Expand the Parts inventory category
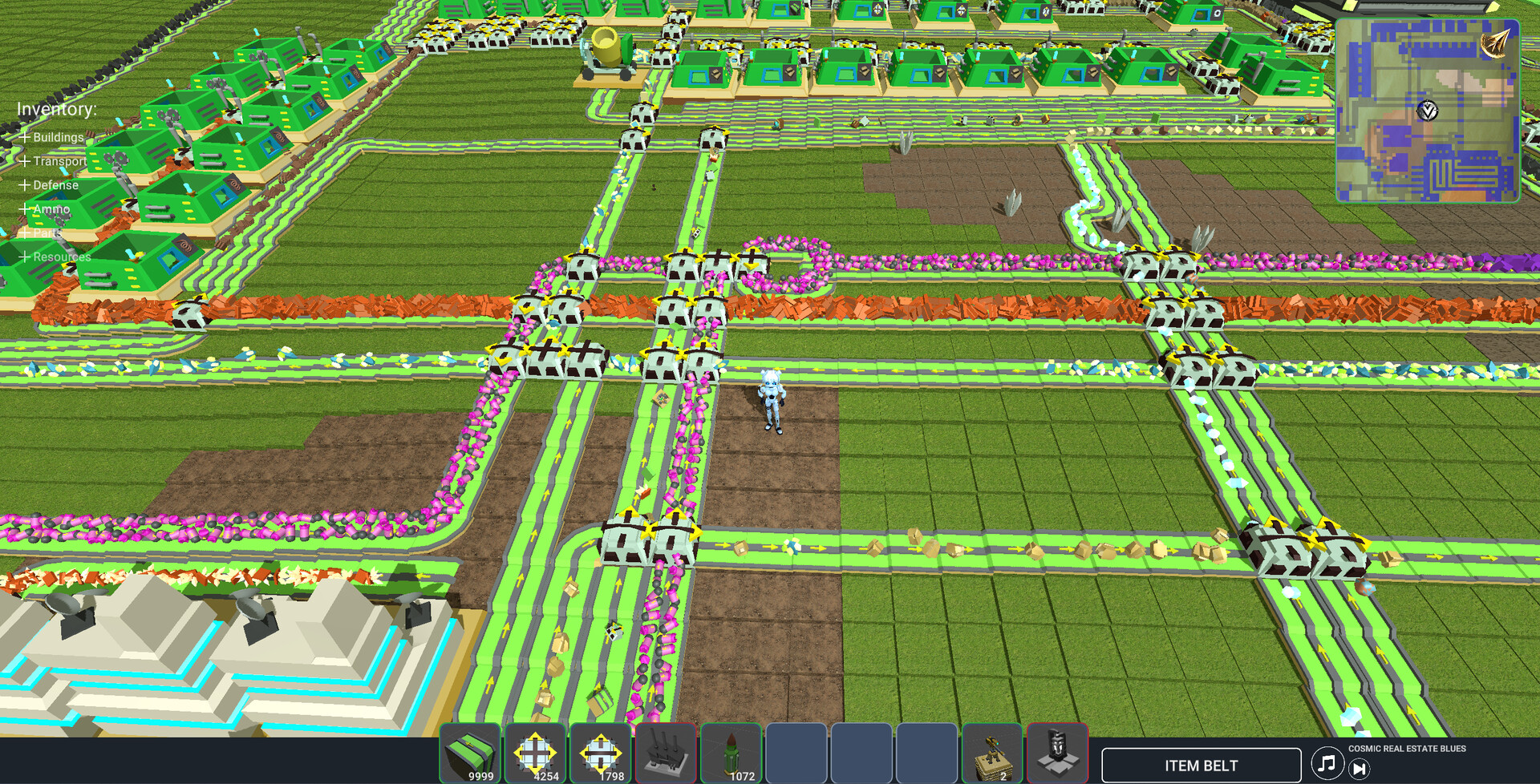 click(x=46, y=232)
